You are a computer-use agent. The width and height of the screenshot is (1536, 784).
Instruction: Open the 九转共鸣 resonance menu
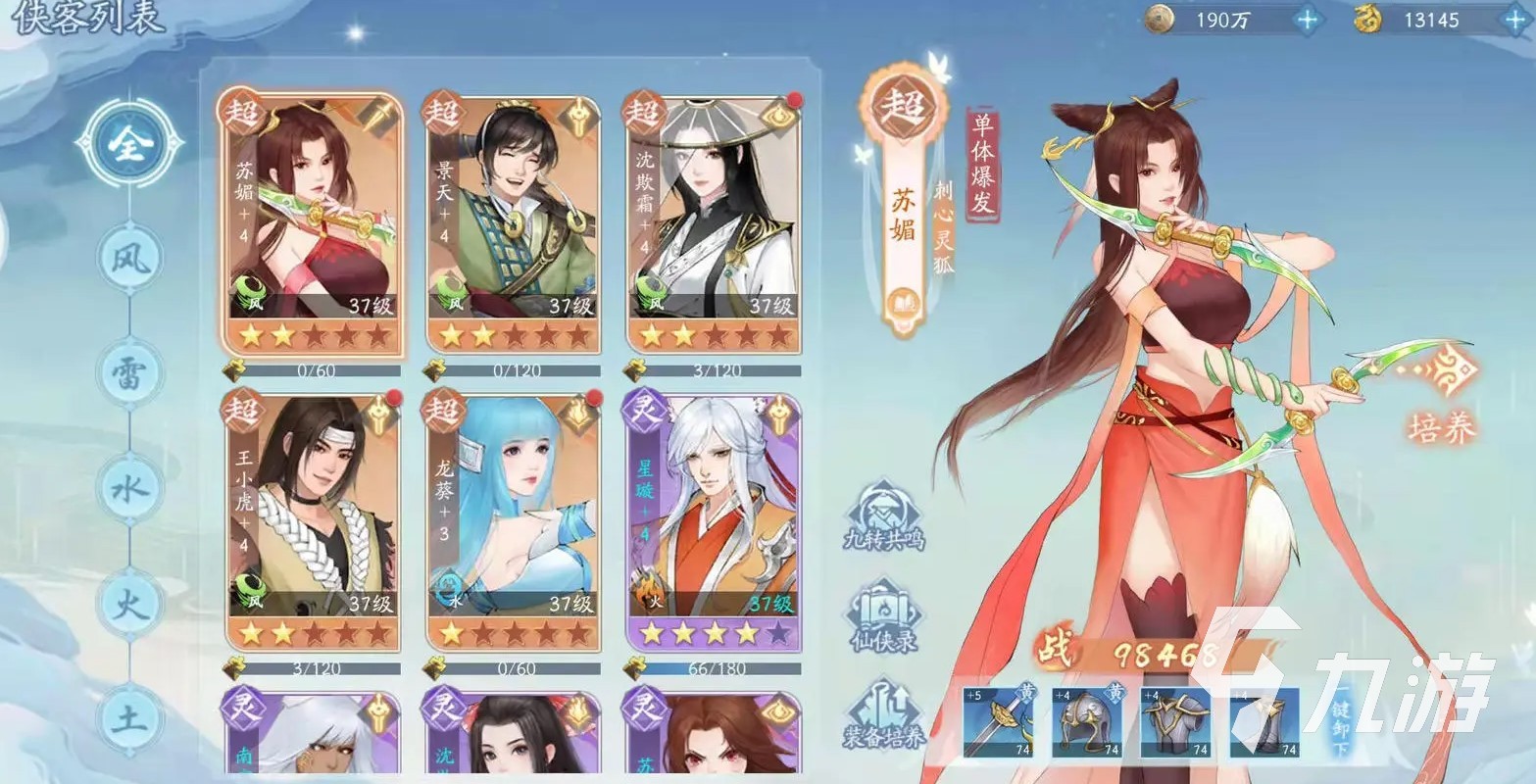click(884, 516)
